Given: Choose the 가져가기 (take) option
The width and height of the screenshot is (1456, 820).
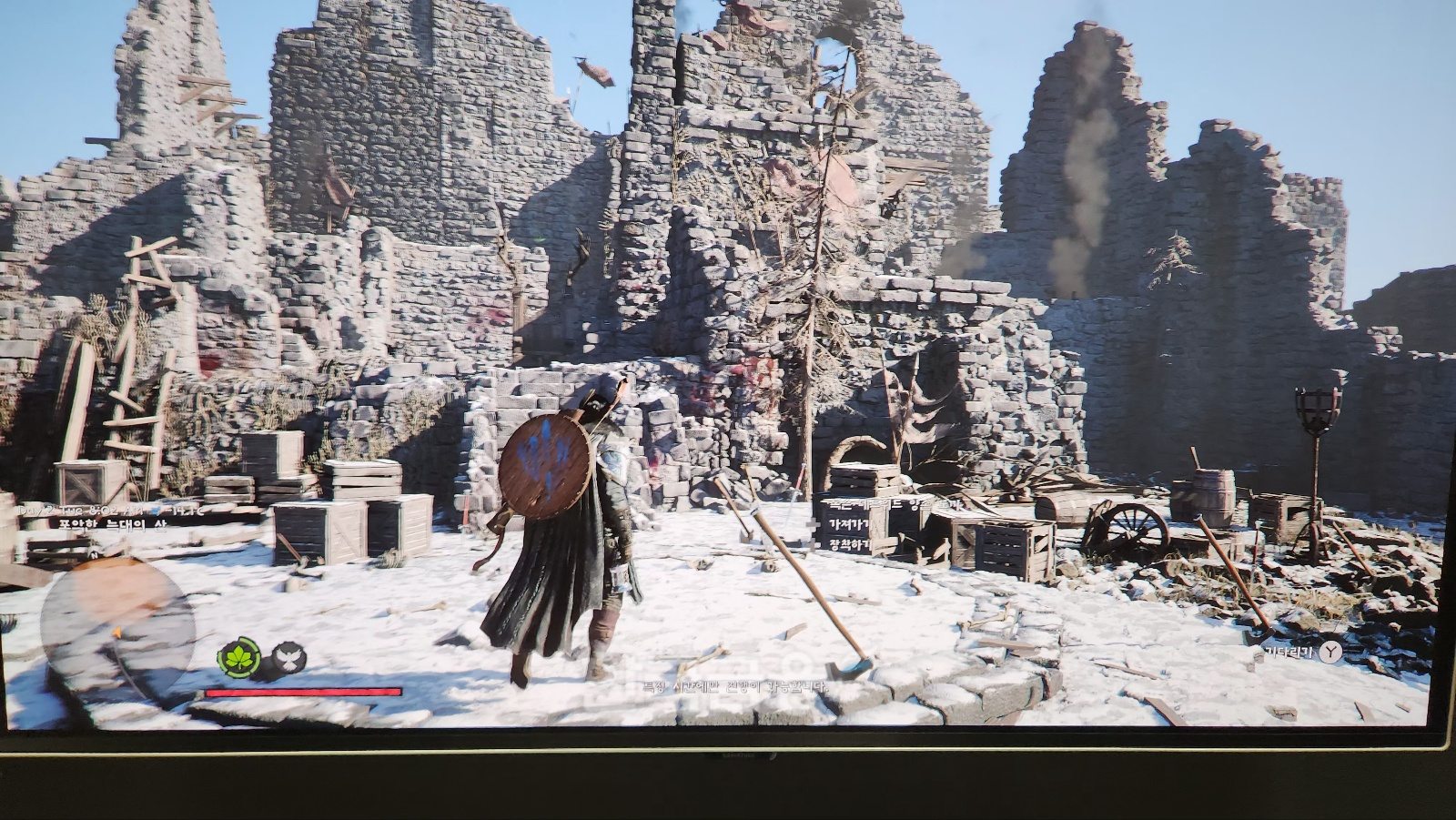Looking at the screenshot, I should (x=848, y=525).
